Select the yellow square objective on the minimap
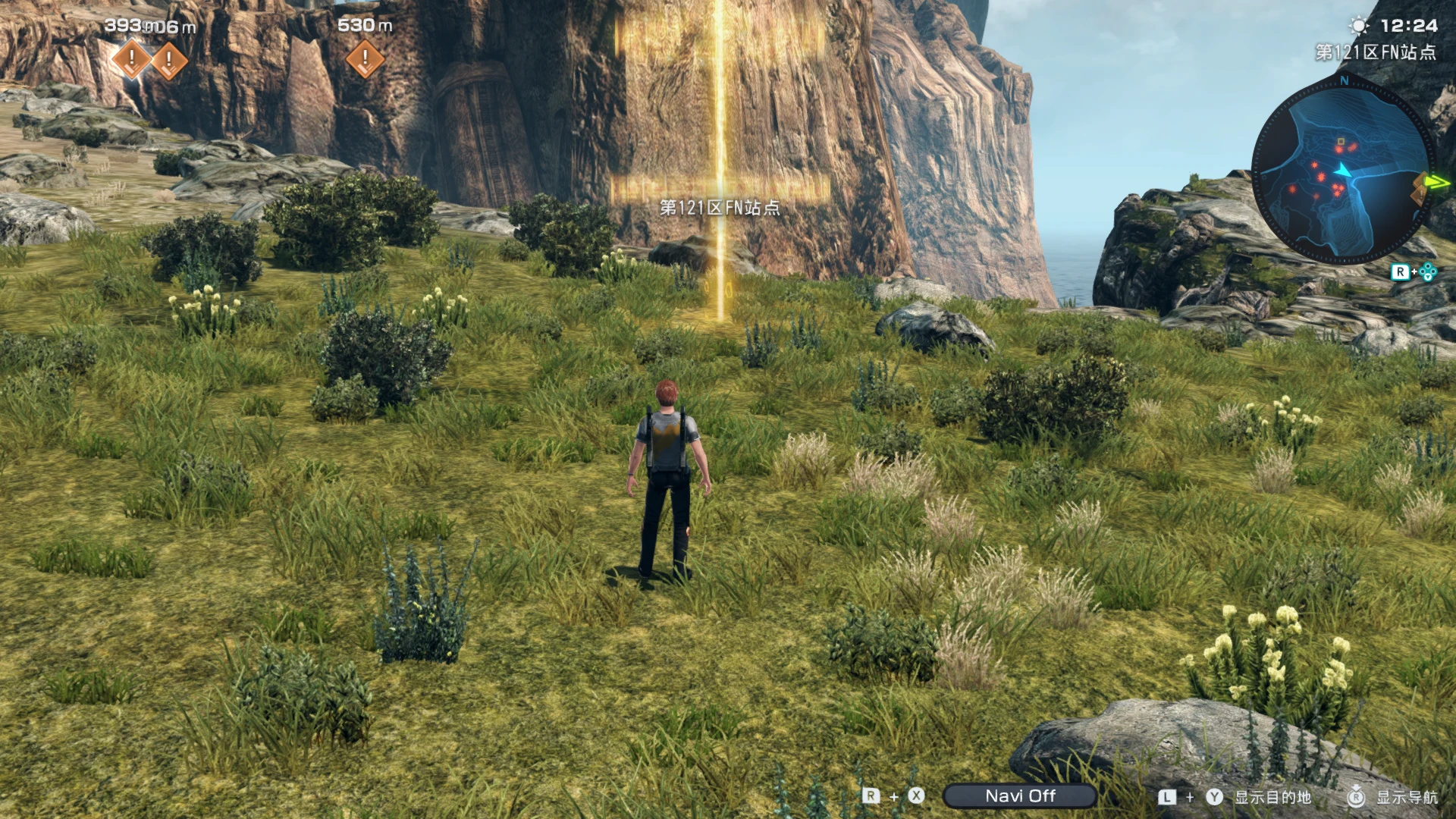The width and height of the screenshot is (1456, 819). pos(1341,141)
